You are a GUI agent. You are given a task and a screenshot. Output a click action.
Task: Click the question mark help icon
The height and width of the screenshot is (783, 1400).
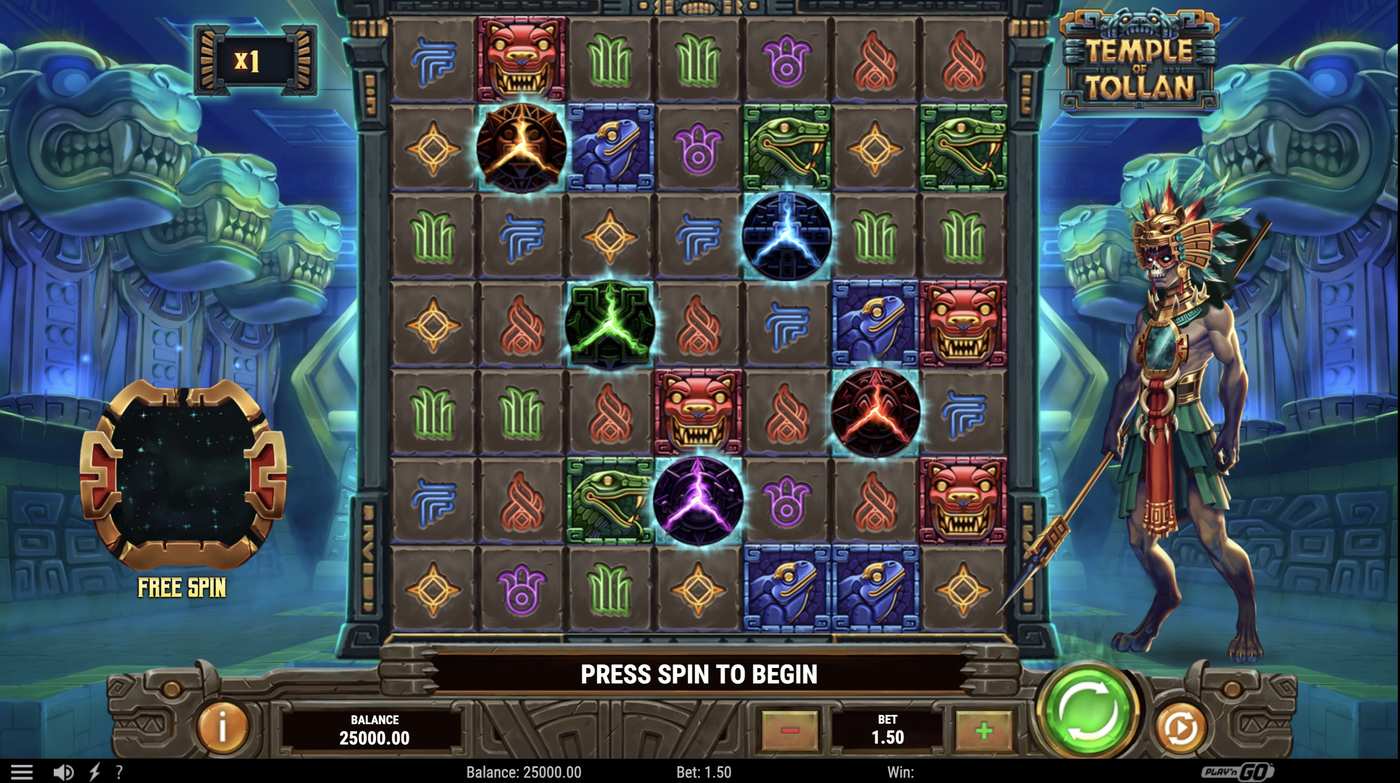point(117,771)
